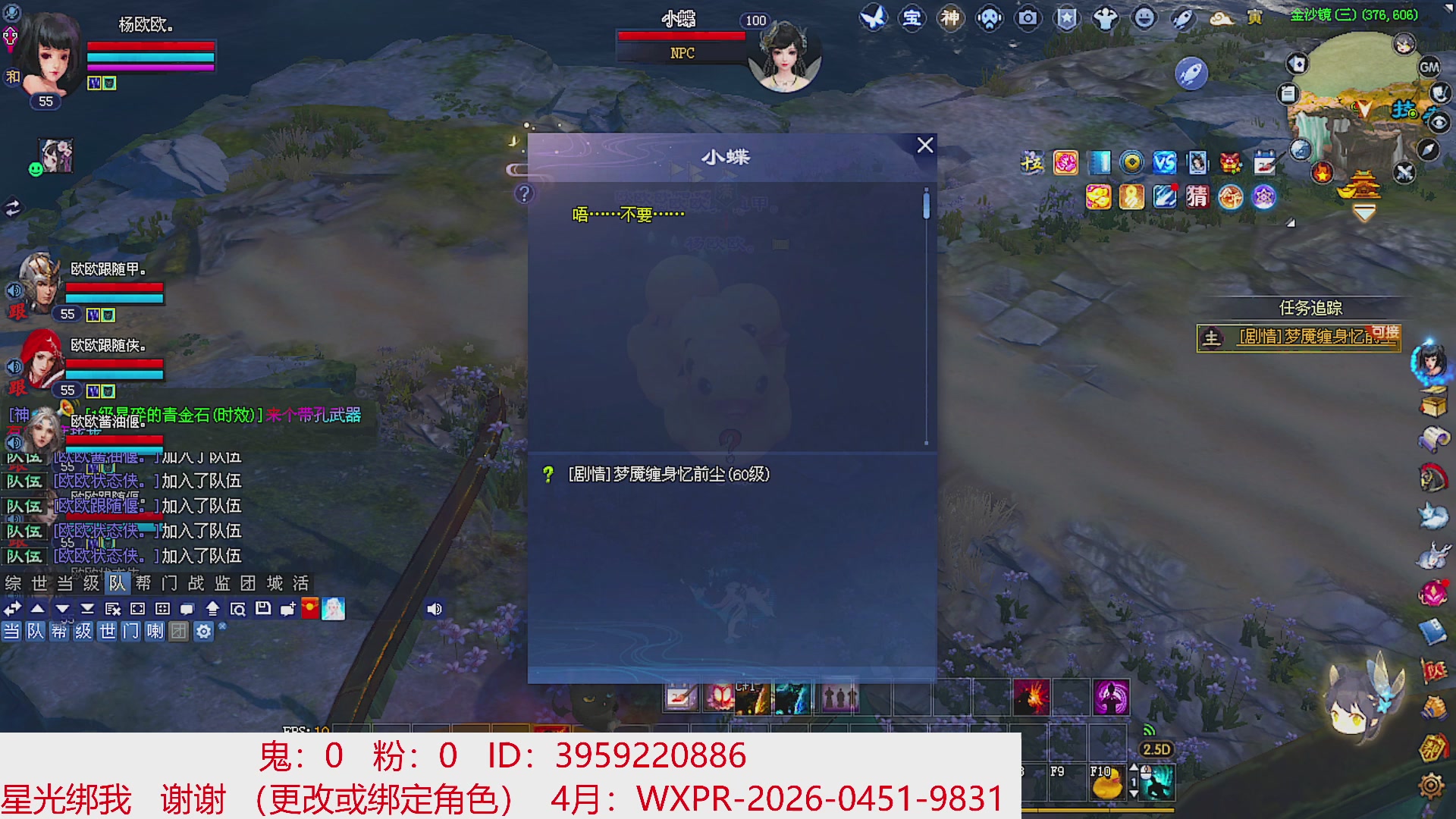
Task: Open chat settings gear icon
Action: pos(203,631)
